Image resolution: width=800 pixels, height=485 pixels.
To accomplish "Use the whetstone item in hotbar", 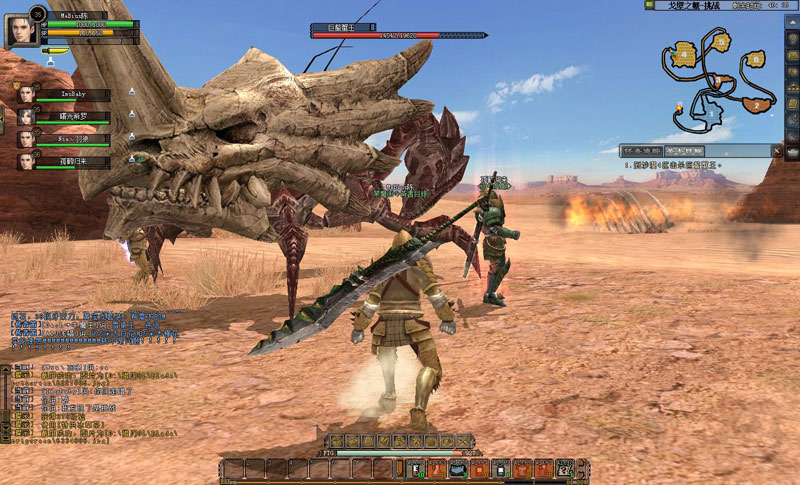I will pos(460,468).
